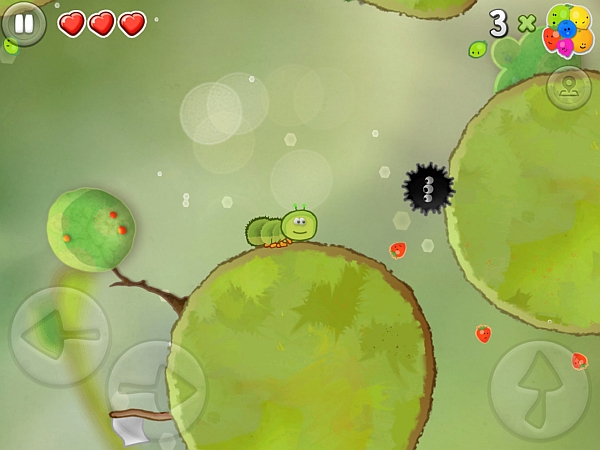Open the map location pin button
600x450 pixels.
(x=568, y=88)
